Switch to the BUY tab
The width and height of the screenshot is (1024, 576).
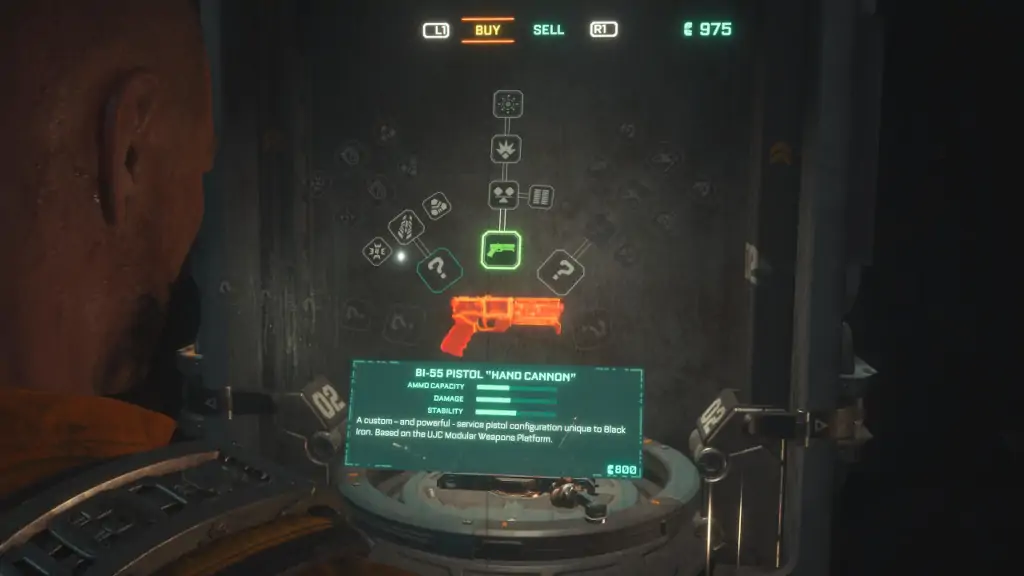pos(488,30)
